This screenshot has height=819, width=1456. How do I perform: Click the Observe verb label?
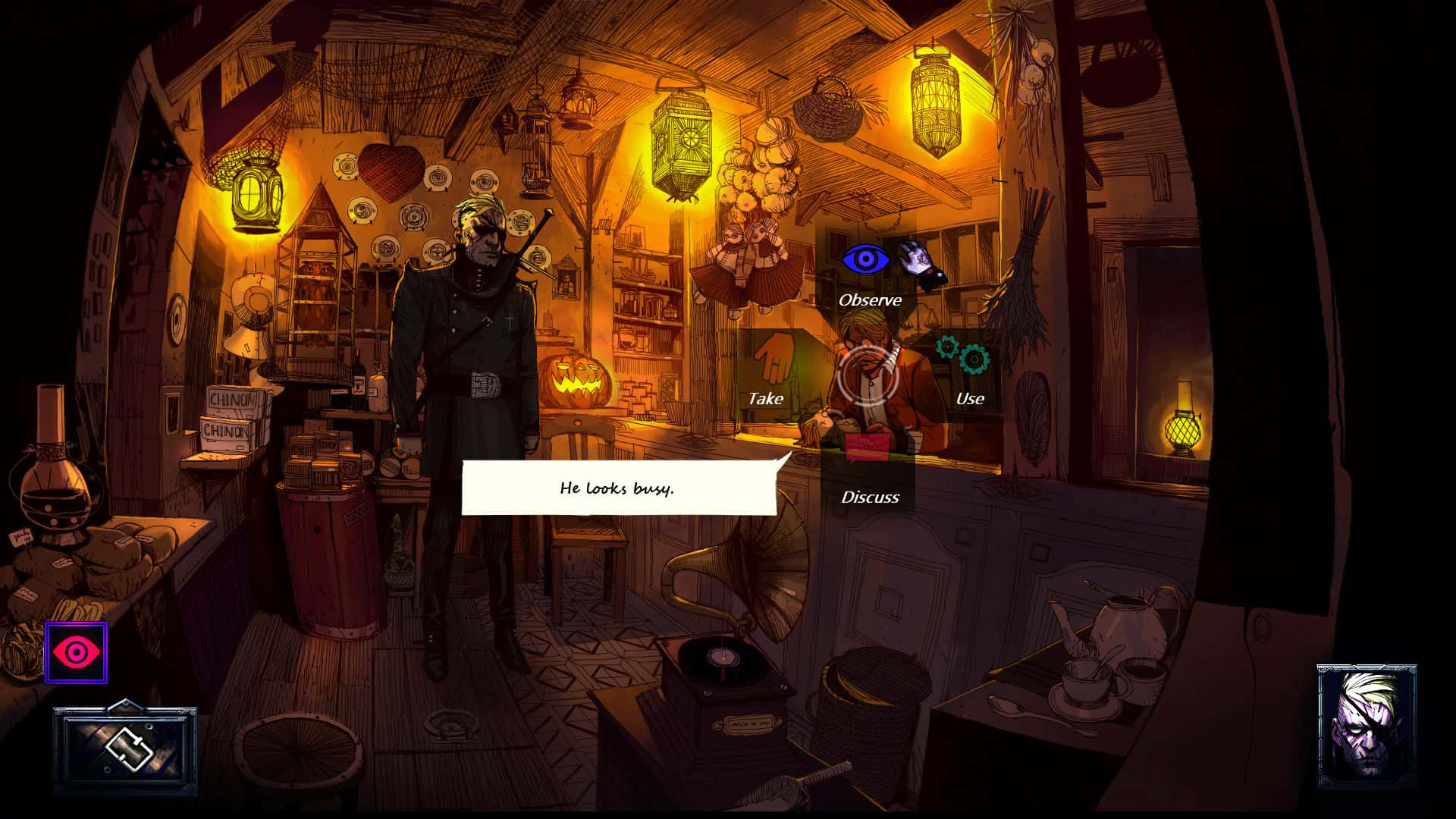tap(868, 300)
